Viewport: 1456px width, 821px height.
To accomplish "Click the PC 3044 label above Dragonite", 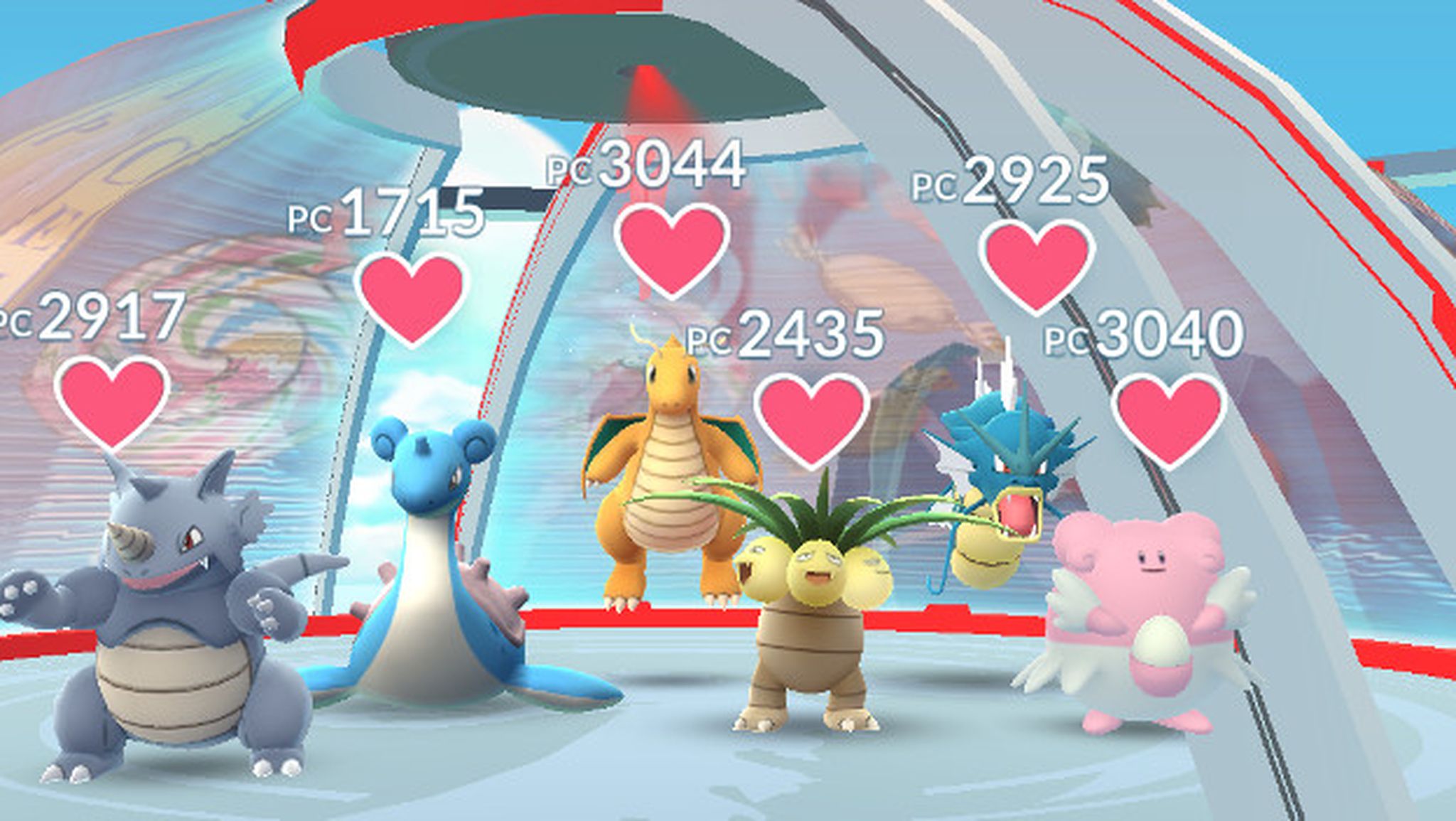I will pos(647,167).
